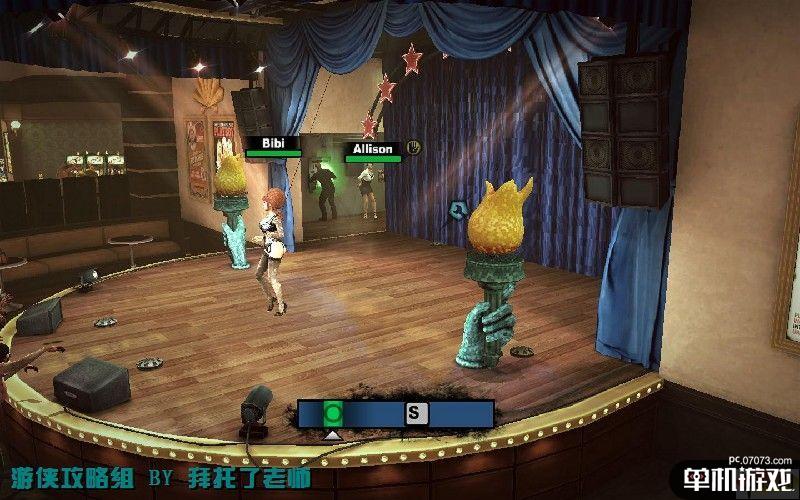The height and width of the screenshot is (500, 800).
Task: Hit the green circle on the rhythm bar
Action: tap(334, 412)
